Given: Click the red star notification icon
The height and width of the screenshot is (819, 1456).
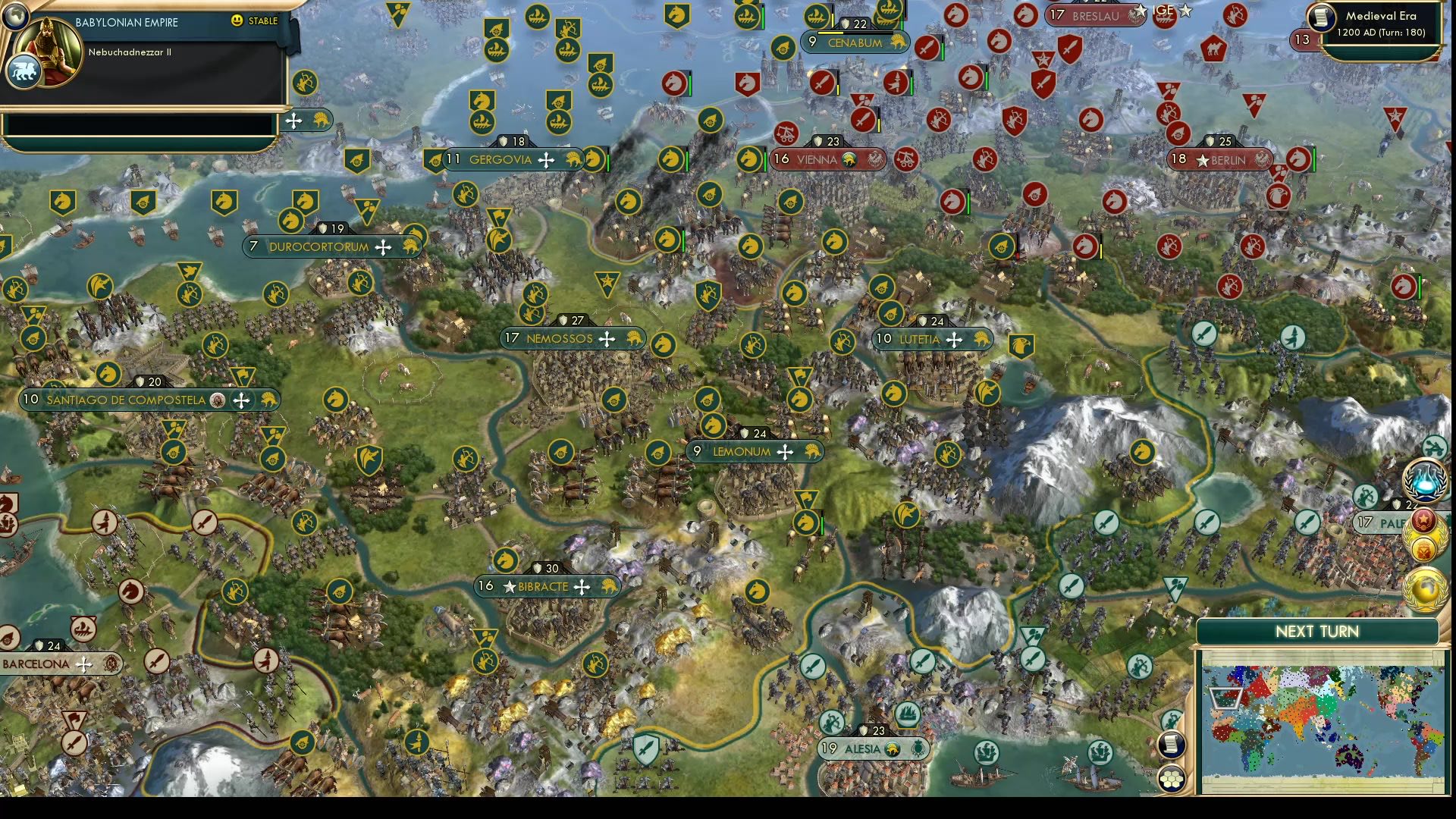Looking at the screenshot, I should [1423, 520].
